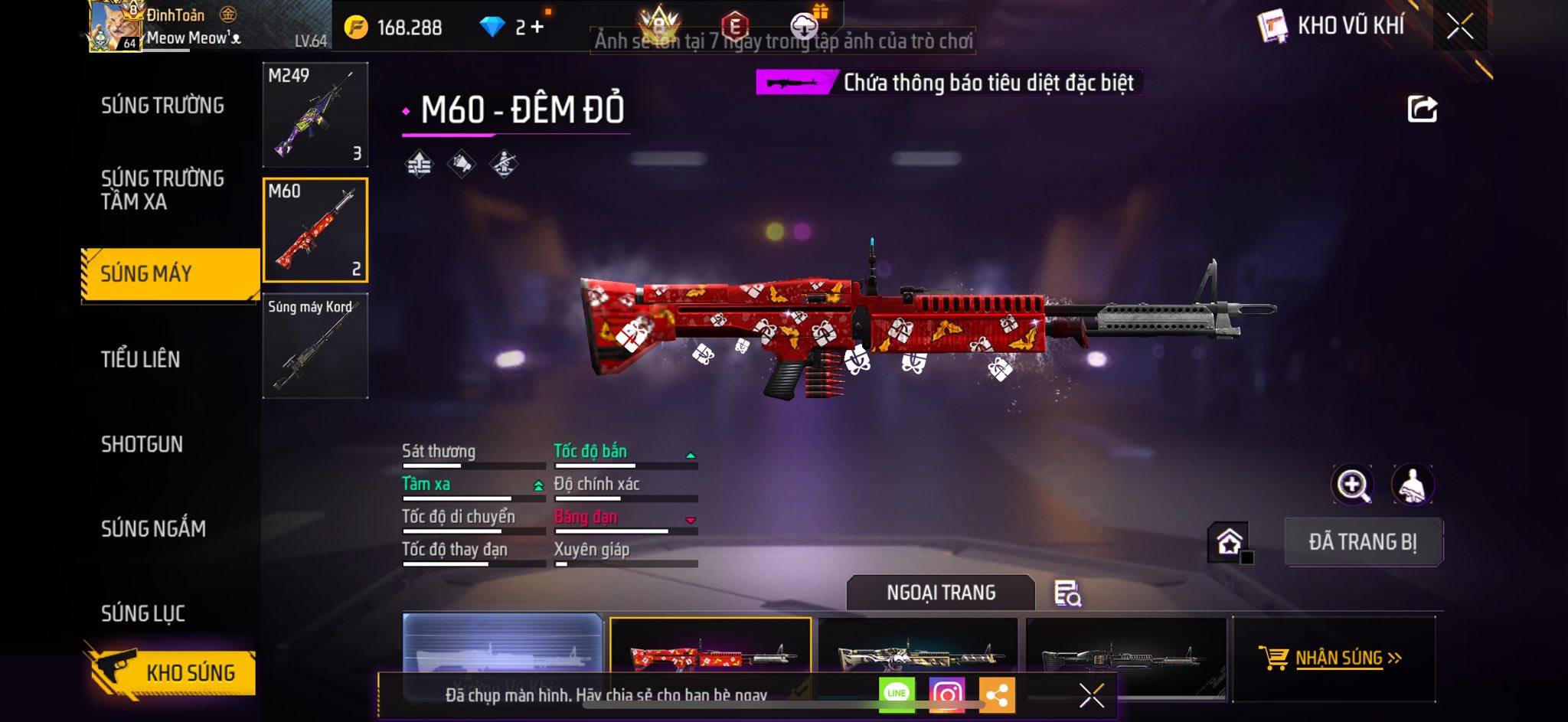Select the M249 weapon tile
Screen dimensions: 1568x722
315,115
